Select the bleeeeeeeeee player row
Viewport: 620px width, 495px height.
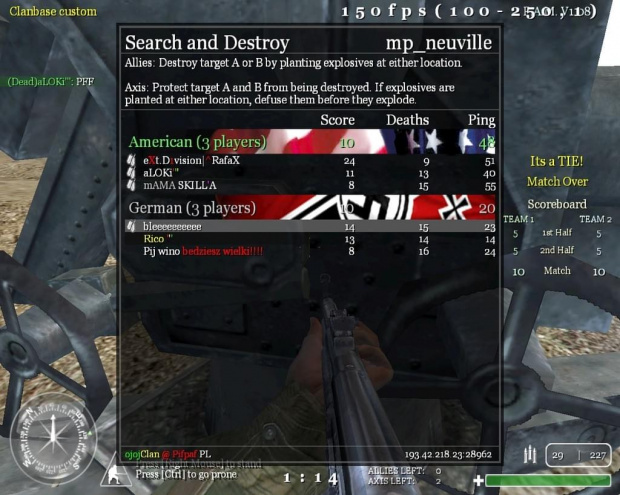pyautogui.click(x=172, y=227)
